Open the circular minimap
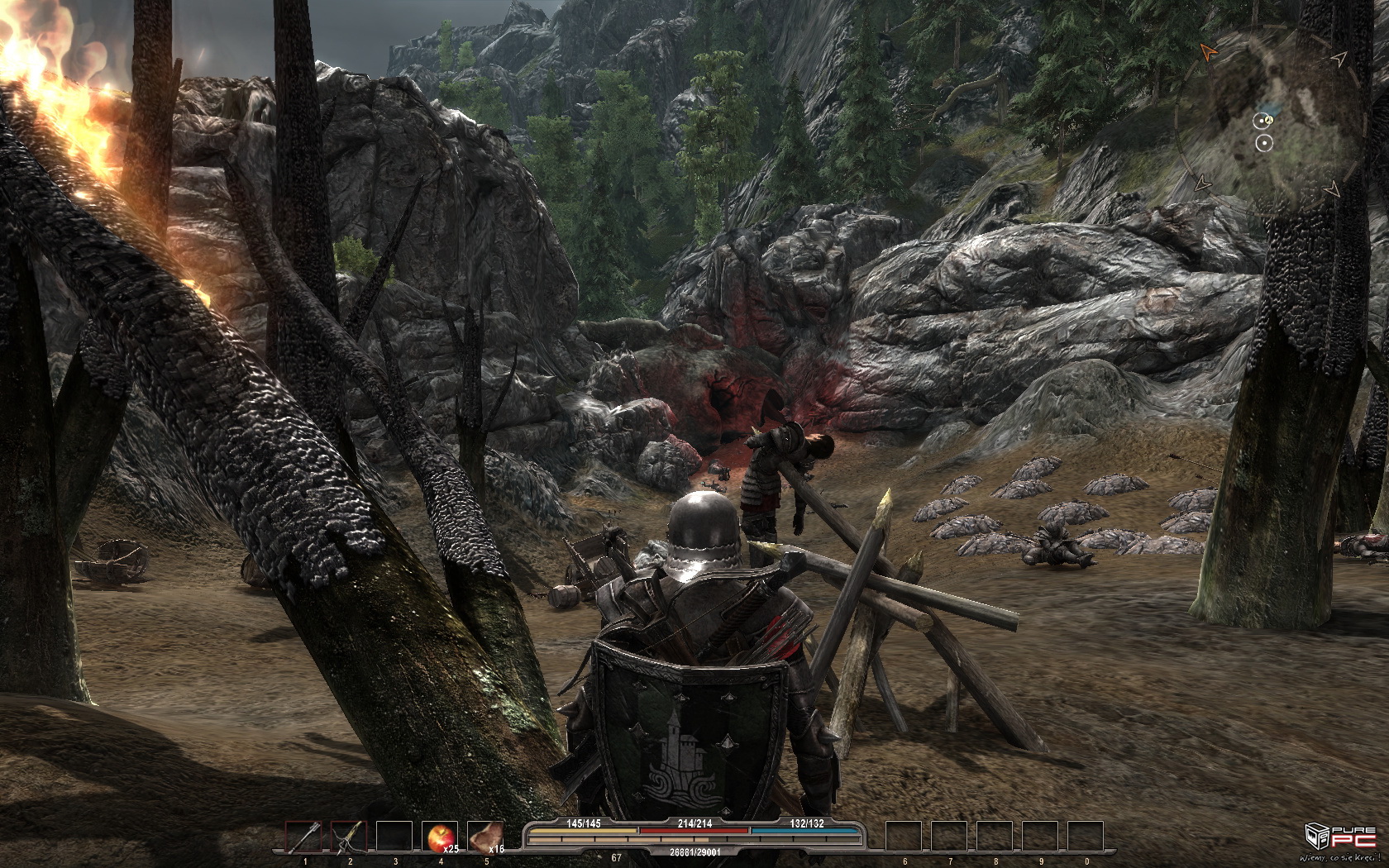 pos(1267,121)
